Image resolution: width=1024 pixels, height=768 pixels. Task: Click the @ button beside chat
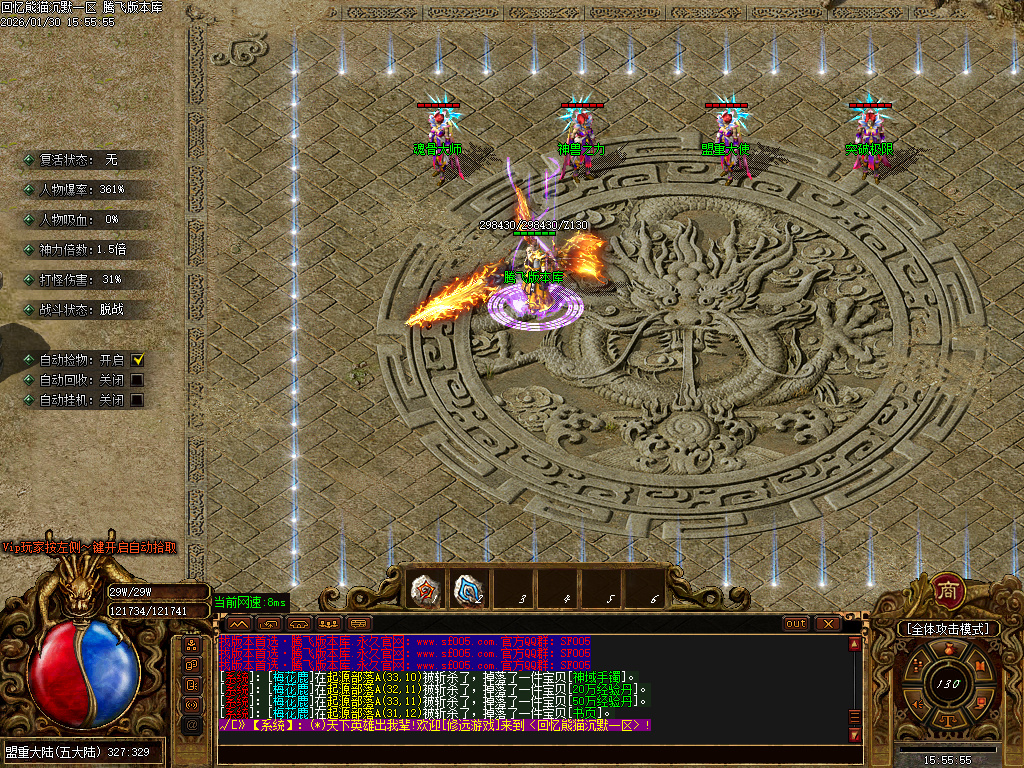pos(192,724)
